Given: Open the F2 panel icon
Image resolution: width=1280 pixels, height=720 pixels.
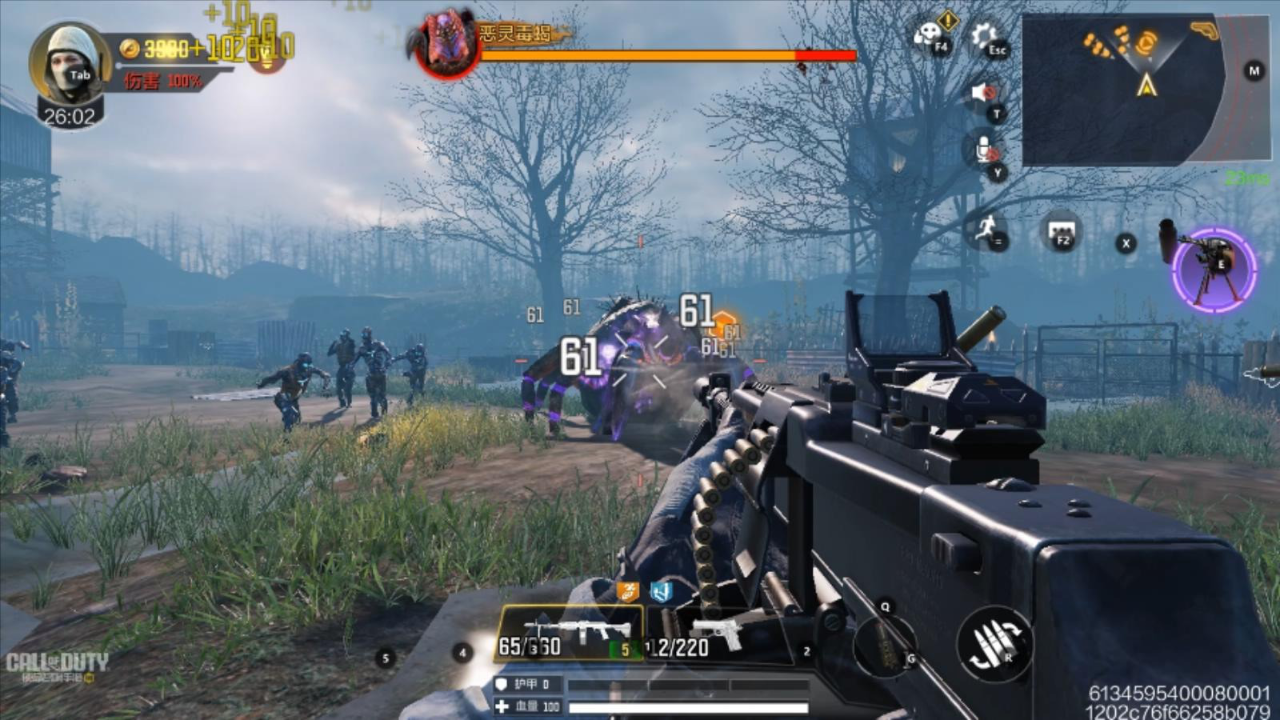Looking at the screenshot, I should (1060, 232).
